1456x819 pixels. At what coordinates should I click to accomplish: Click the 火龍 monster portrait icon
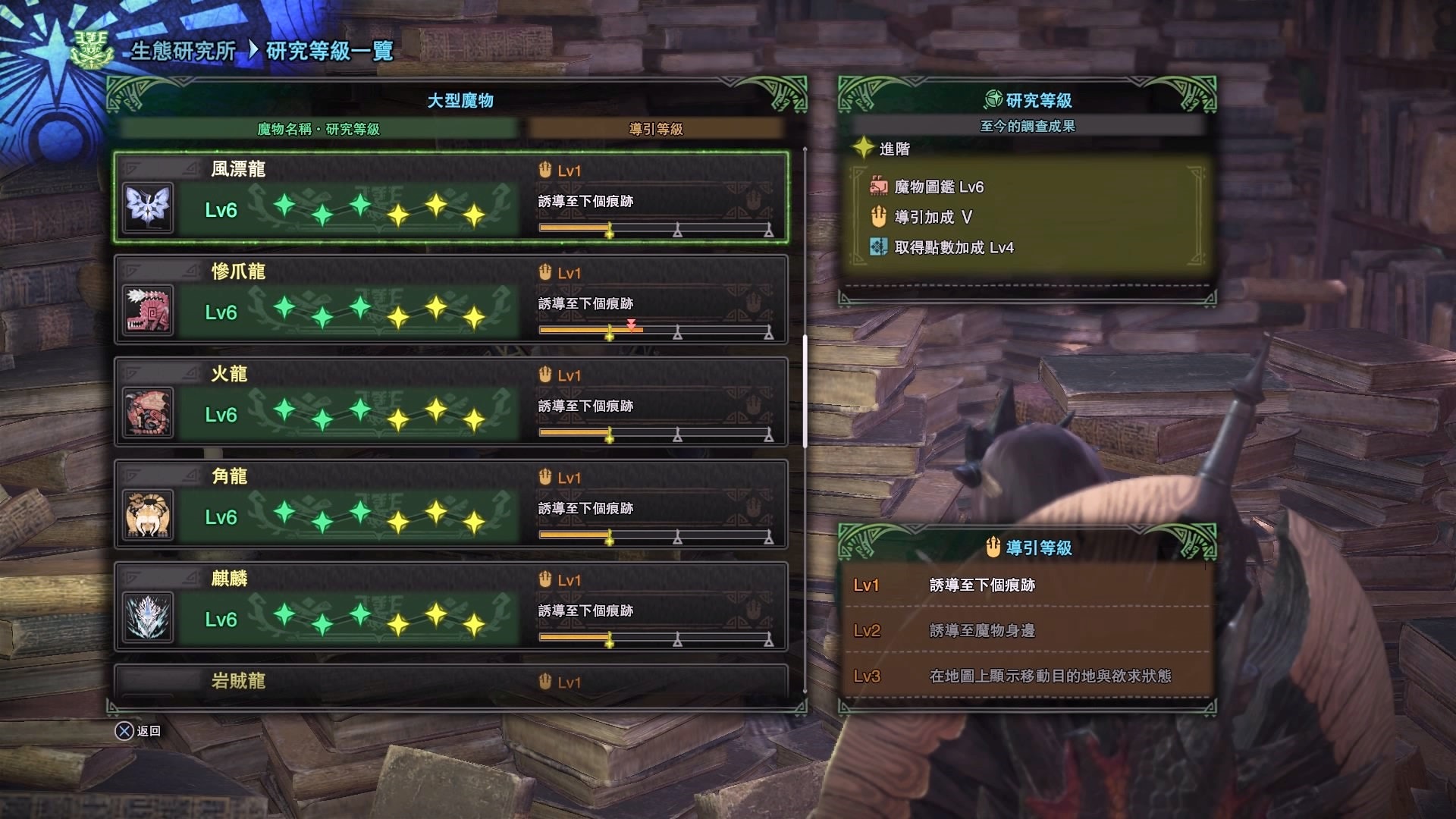tap(148, 413)
